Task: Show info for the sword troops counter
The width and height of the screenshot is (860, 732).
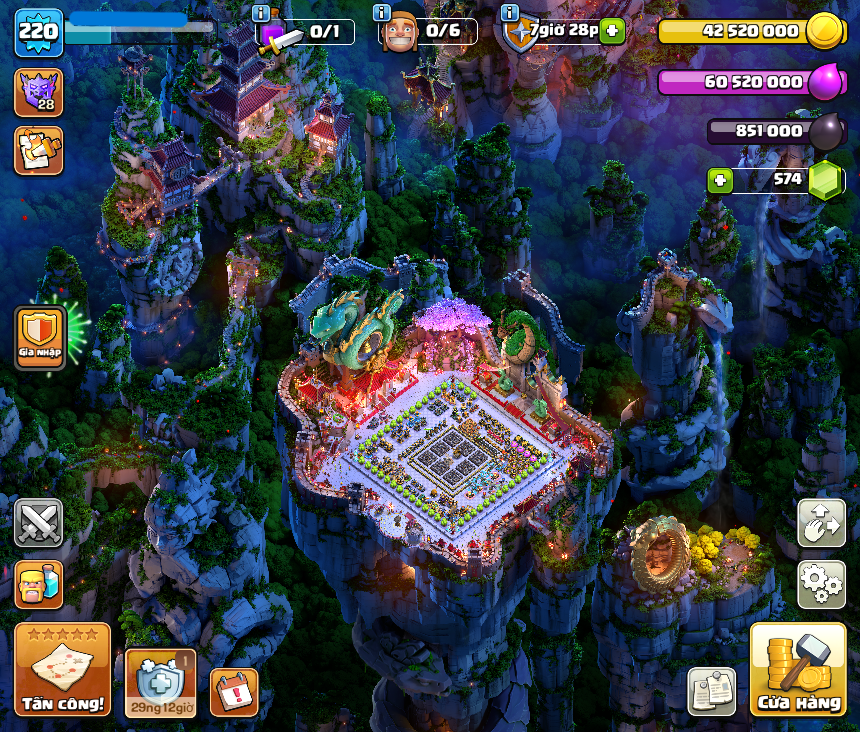Action: pos(261,13)
